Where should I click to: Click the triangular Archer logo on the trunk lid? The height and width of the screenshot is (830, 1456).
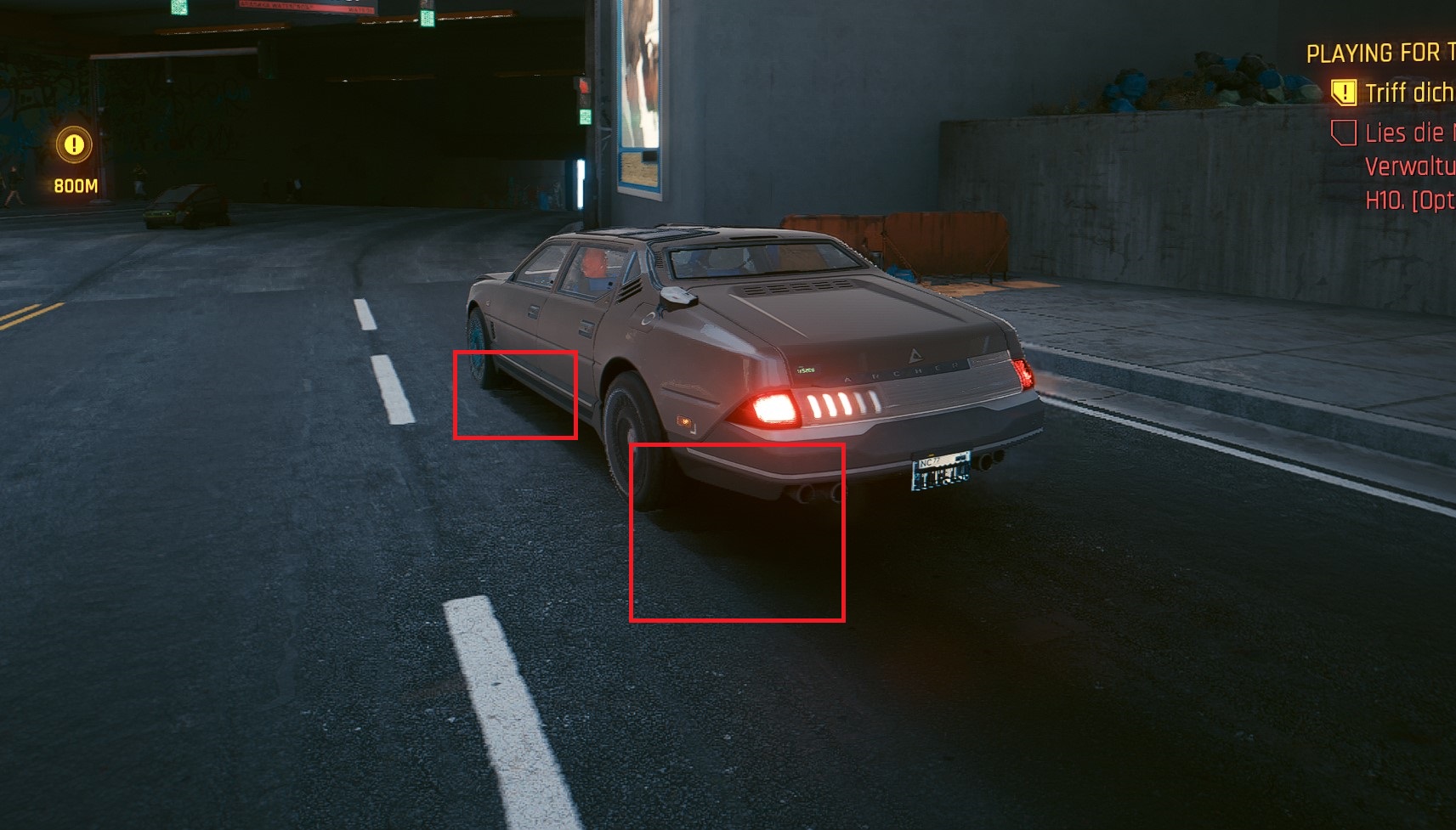coord(915,354)
